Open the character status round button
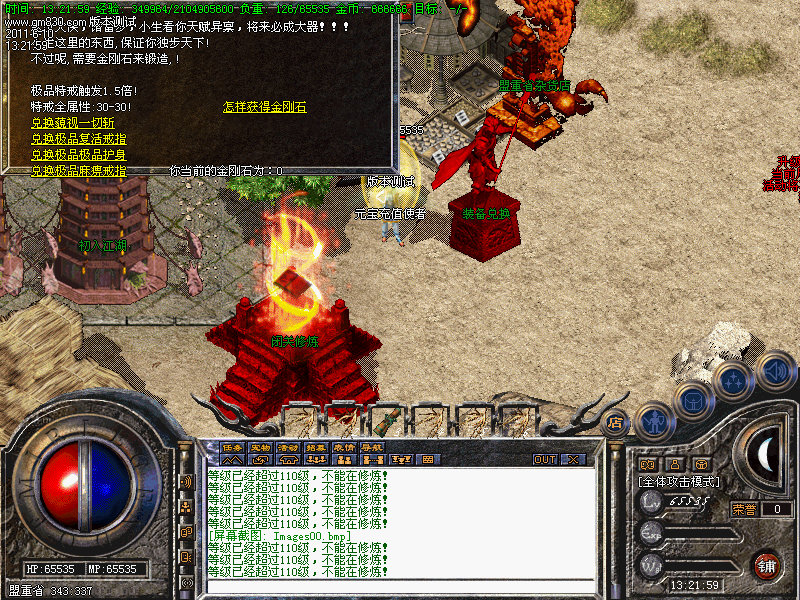The width and height of the screenshot is (800, 600). click(x=653, y=421)
